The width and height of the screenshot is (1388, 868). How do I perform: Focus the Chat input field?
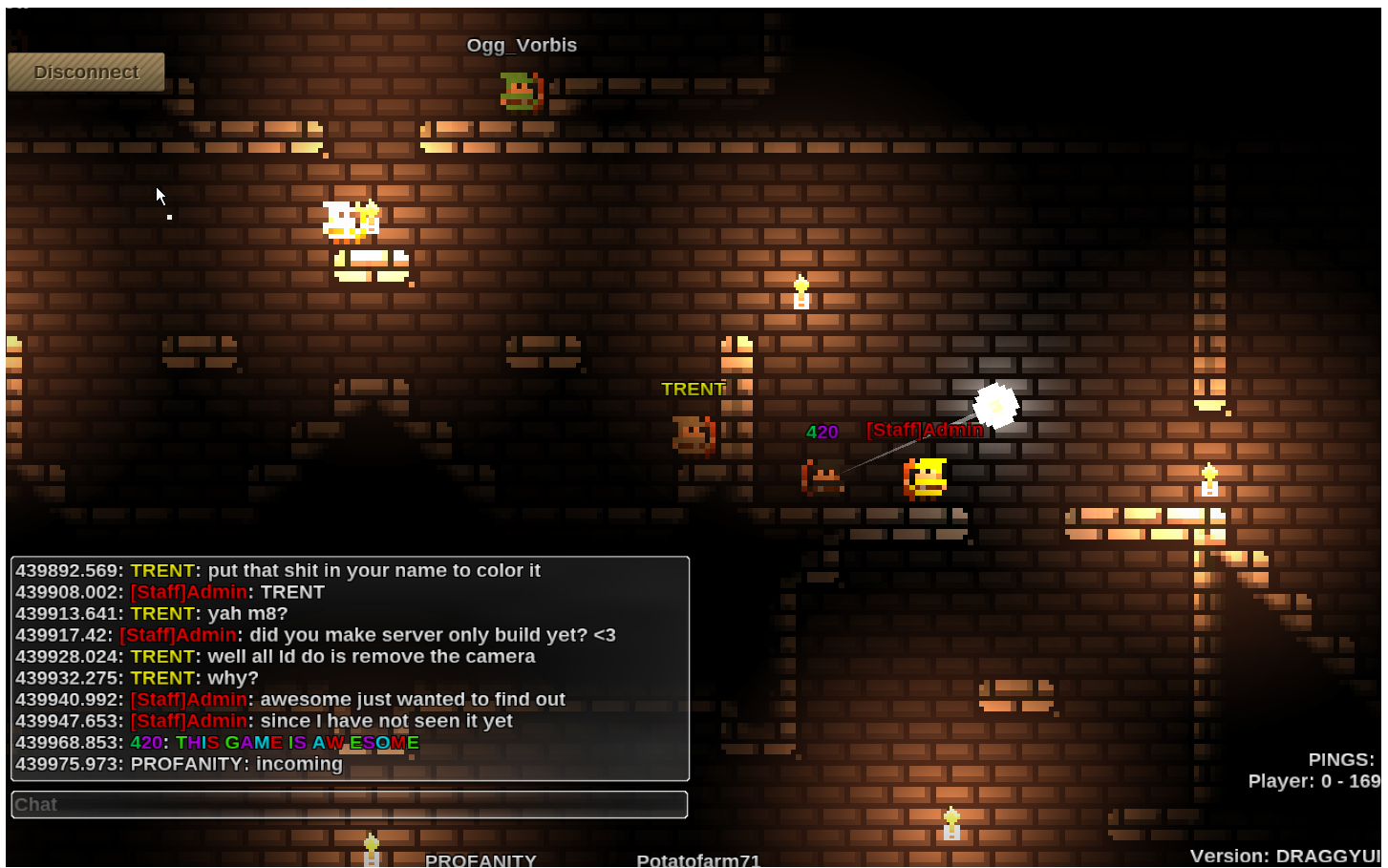pyautogui.click(x=350, y=805)
